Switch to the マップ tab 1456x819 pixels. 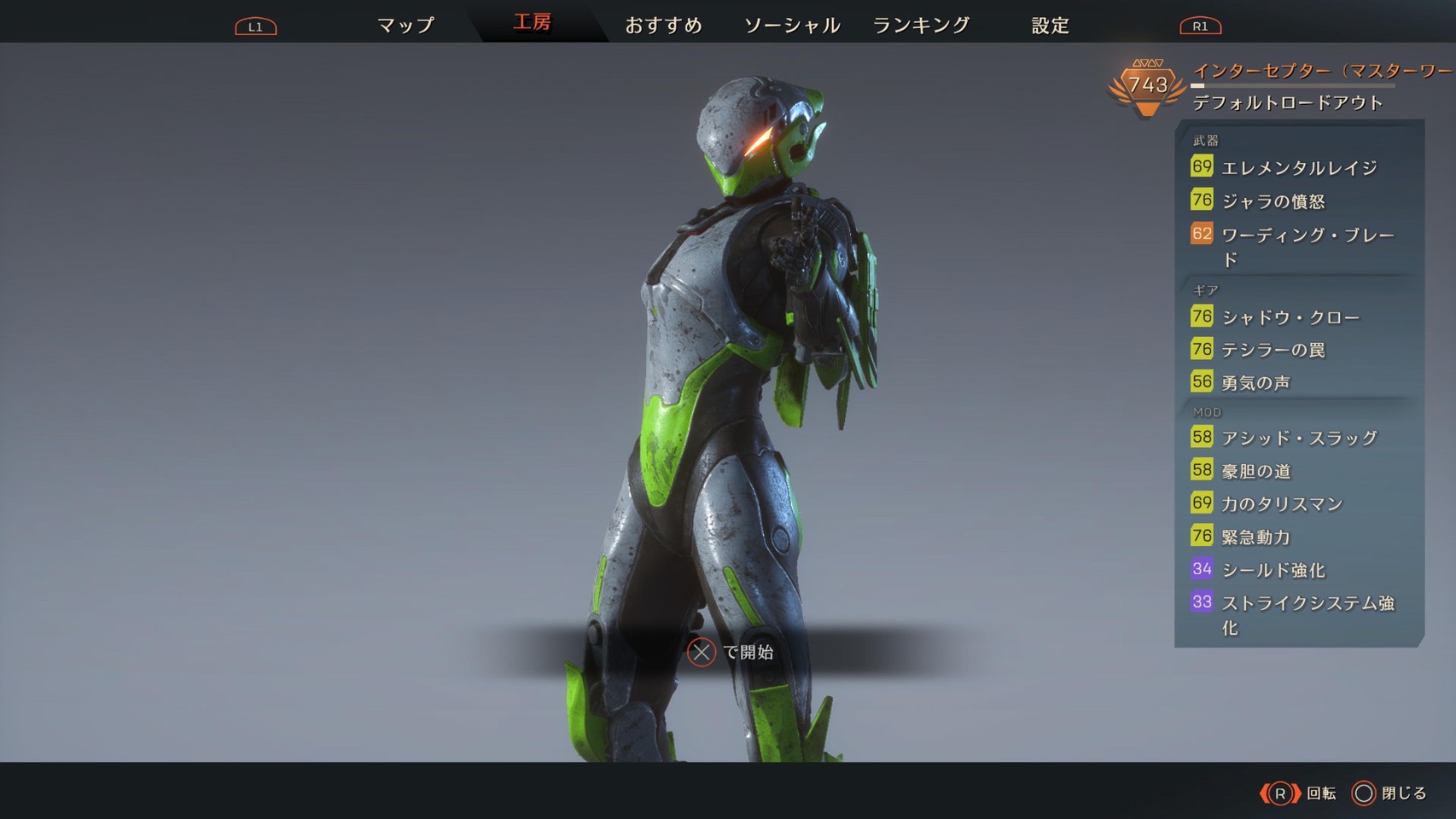point(405,26)
